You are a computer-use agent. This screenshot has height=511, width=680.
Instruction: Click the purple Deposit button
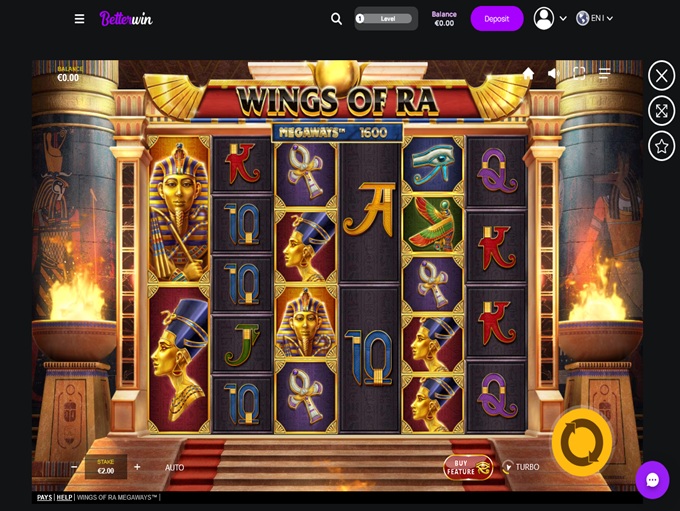click(496, 18)
